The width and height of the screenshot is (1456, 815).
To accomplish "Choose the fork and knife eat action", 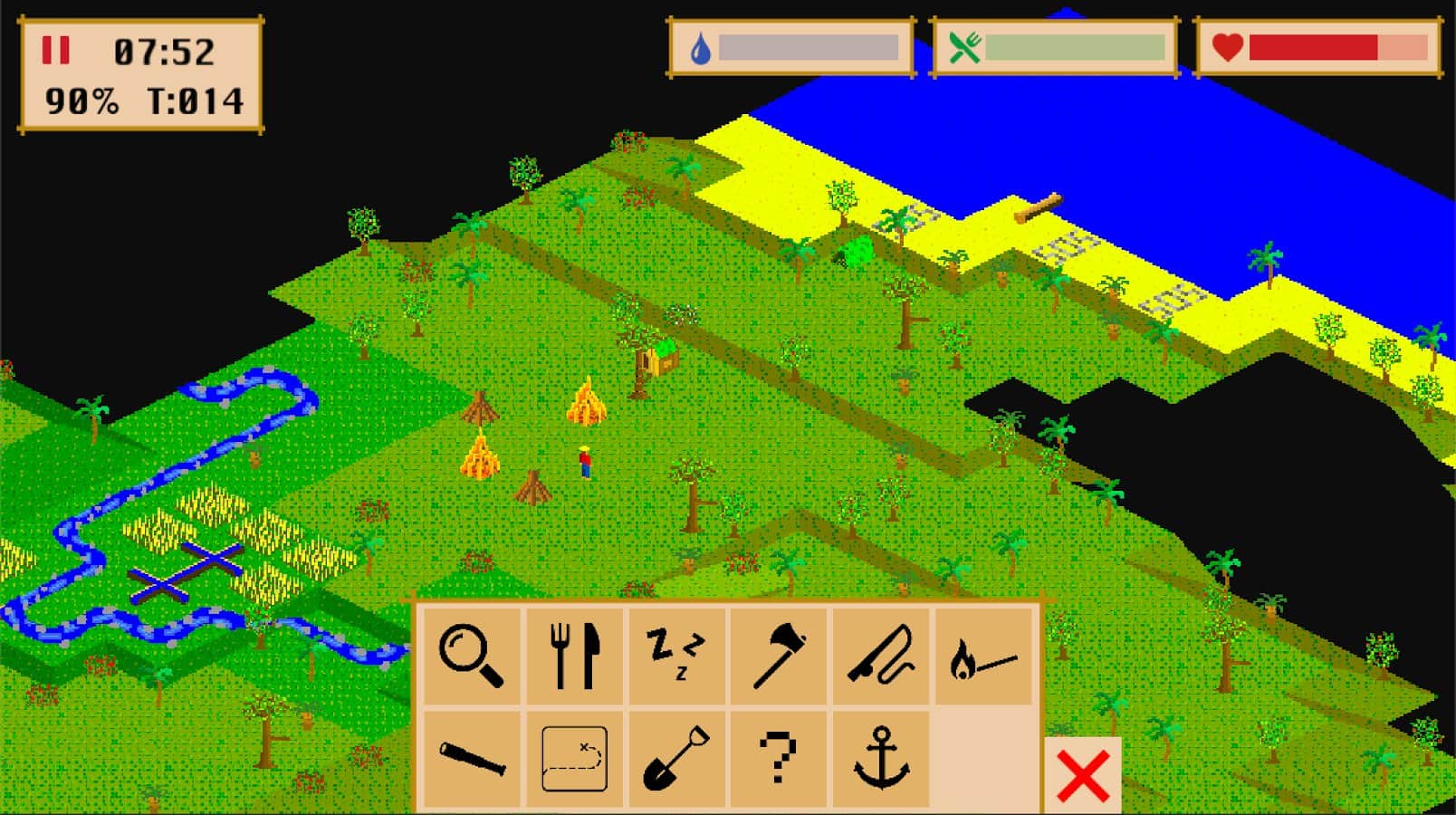I will (x=575, y=657).
